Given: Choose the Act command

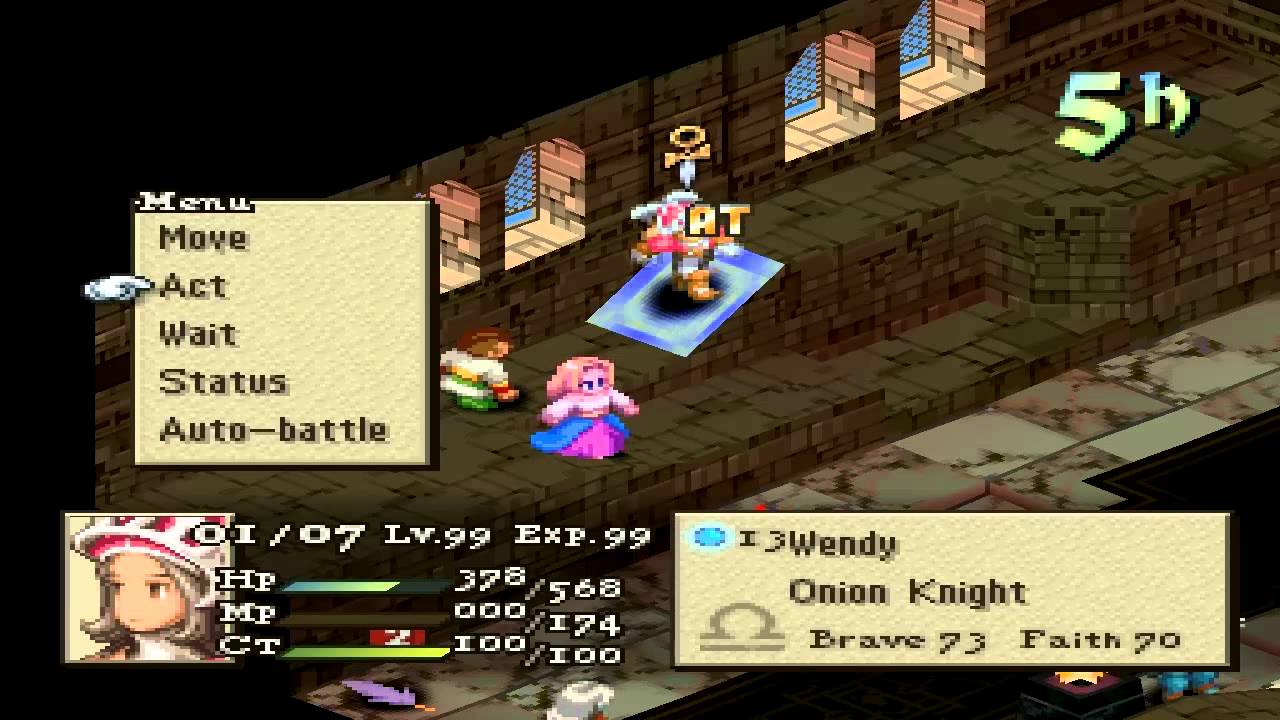Looking at the screenshot, I should point(194,286).
